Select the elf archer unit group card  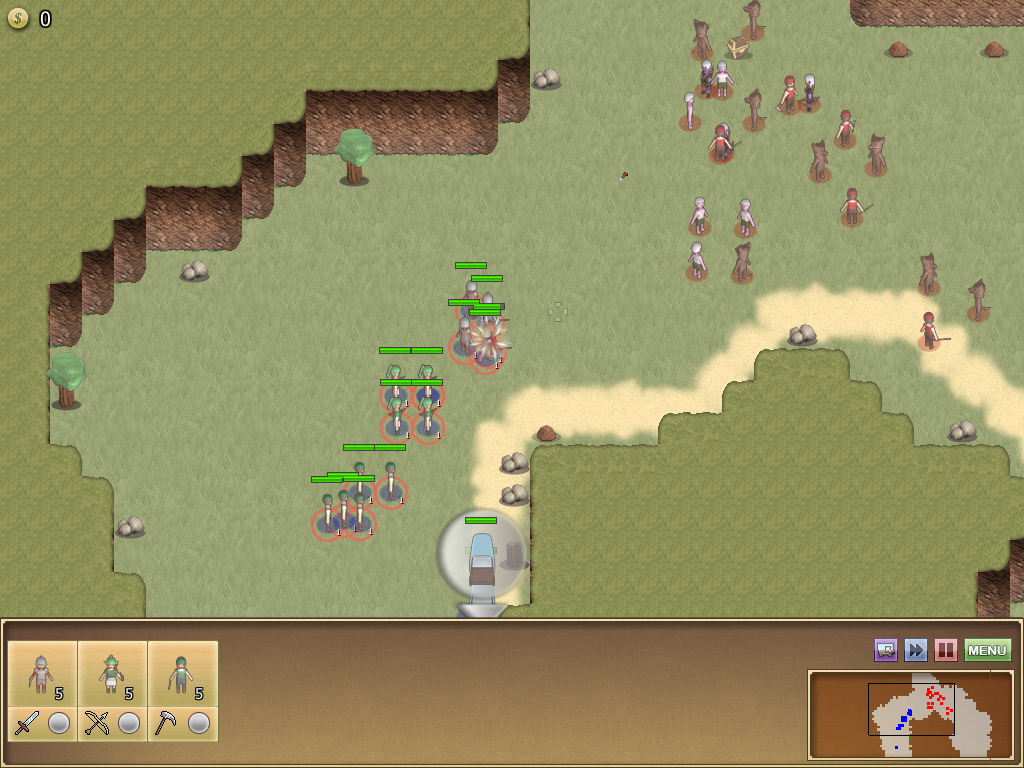[112, 674]
